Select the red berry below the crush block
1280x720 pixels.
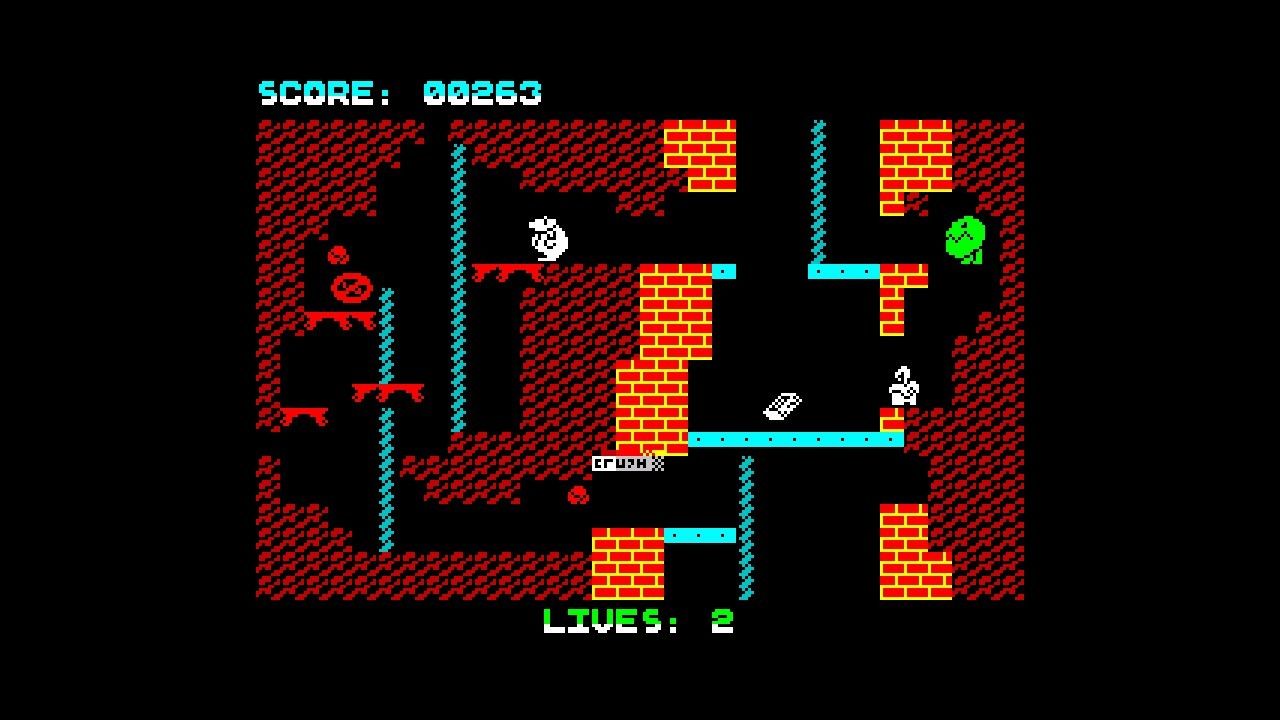pos(577,493)
